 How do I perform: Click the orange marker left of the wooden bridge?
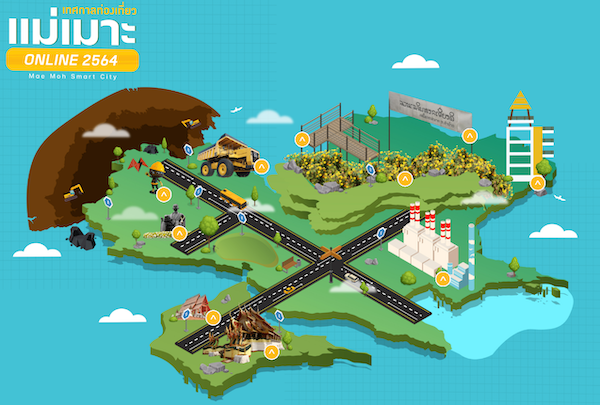300,139
